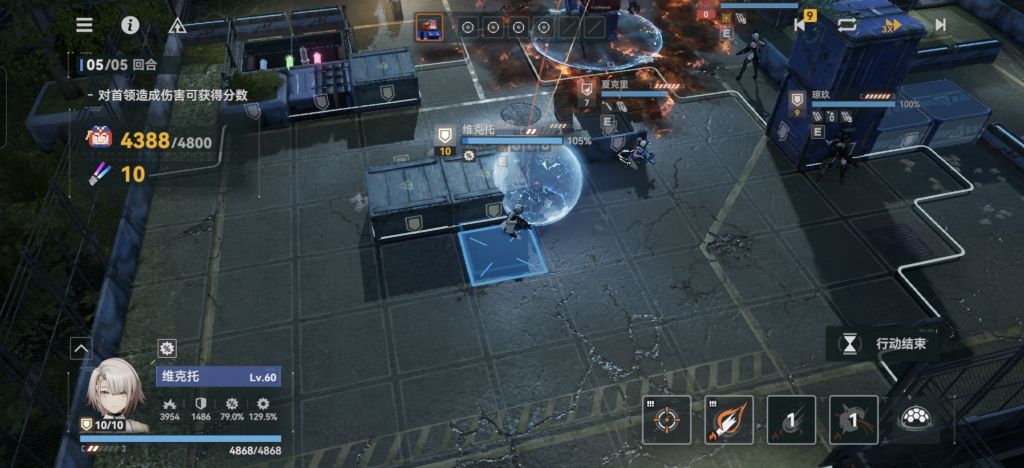Change the 3x battle speed
Viewport: 1024px width, 468px height.
(x=891, y=25)
